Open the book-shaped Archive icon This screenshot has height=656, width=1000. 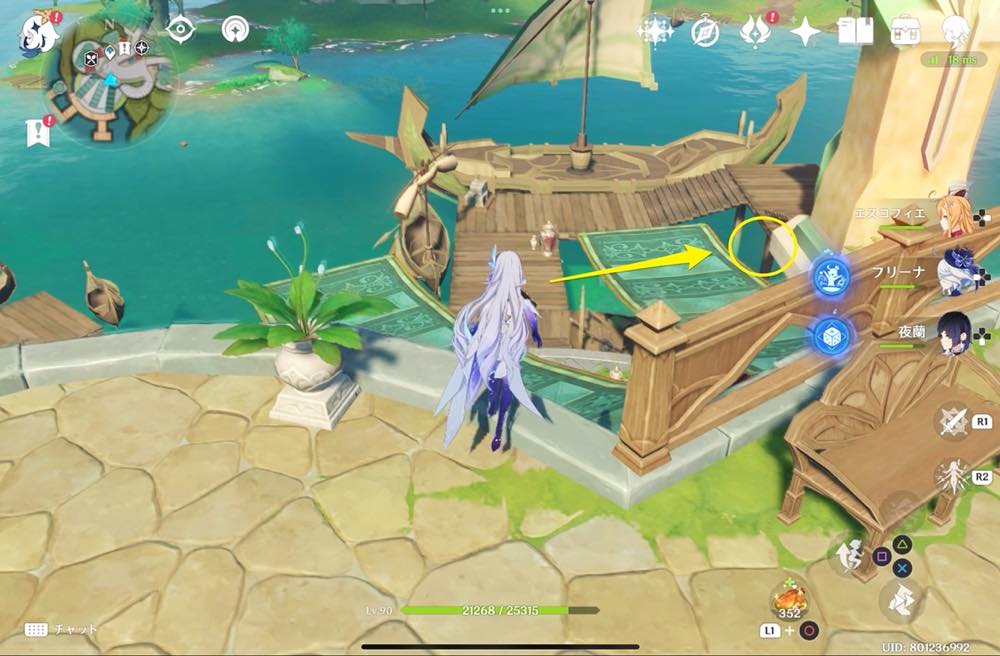tap(855, 32)
